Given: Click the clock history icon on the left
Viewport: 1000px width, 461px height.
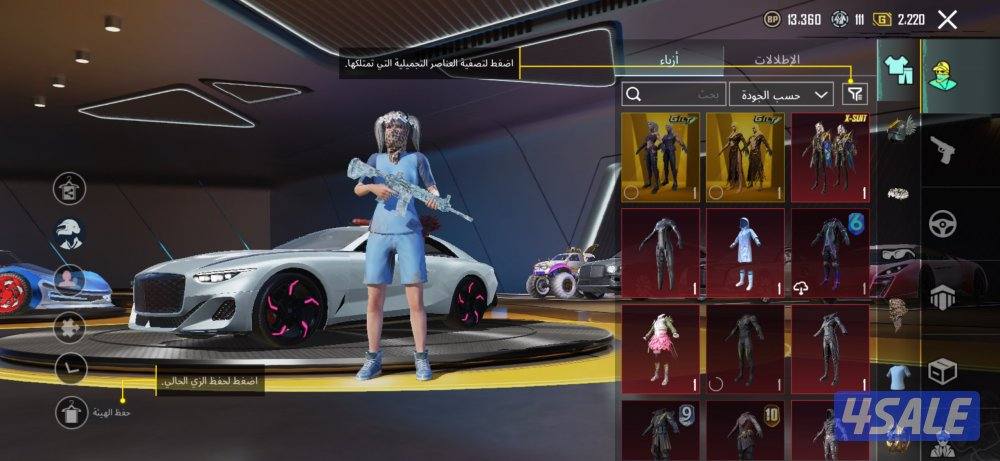Looking at the screenshot, I should [70, 368].
